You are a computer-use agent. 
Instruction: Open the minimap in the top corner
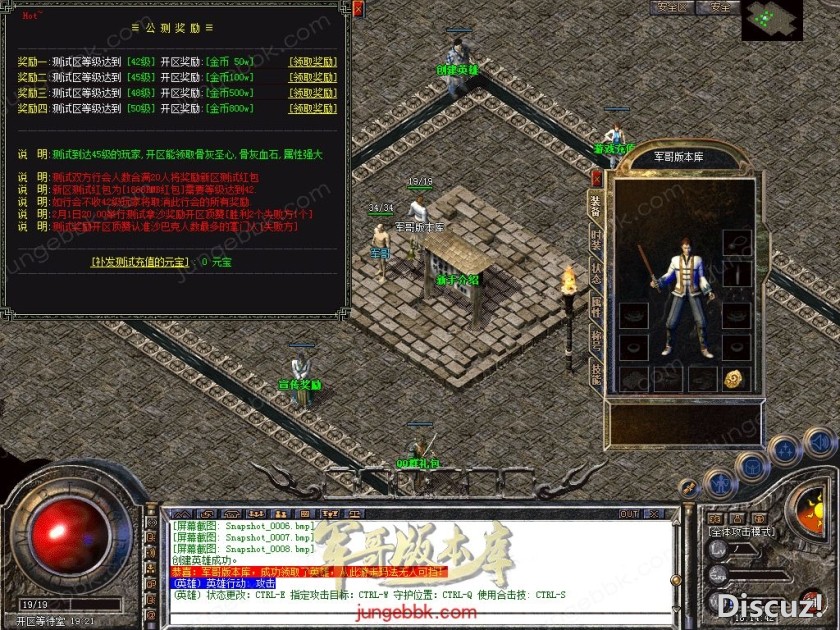771,20
